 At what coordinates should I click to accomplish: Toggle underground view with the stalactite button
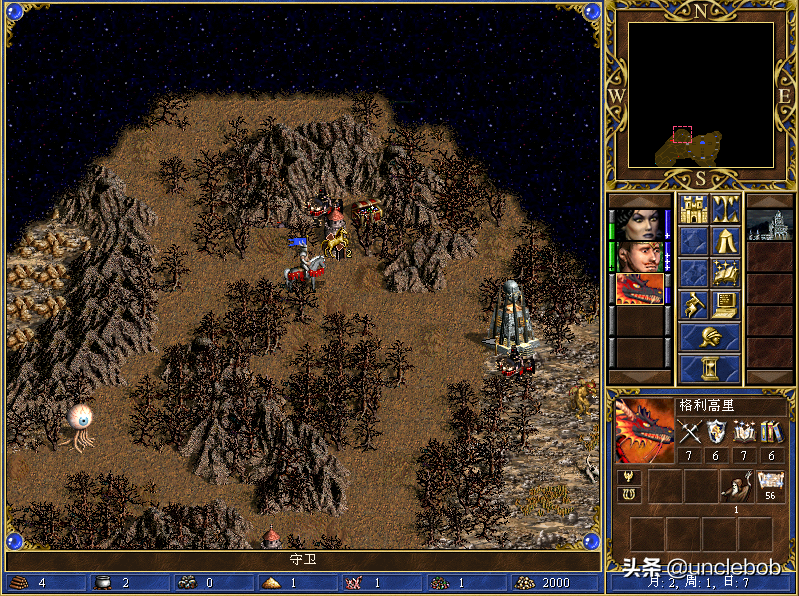(726, 210)
